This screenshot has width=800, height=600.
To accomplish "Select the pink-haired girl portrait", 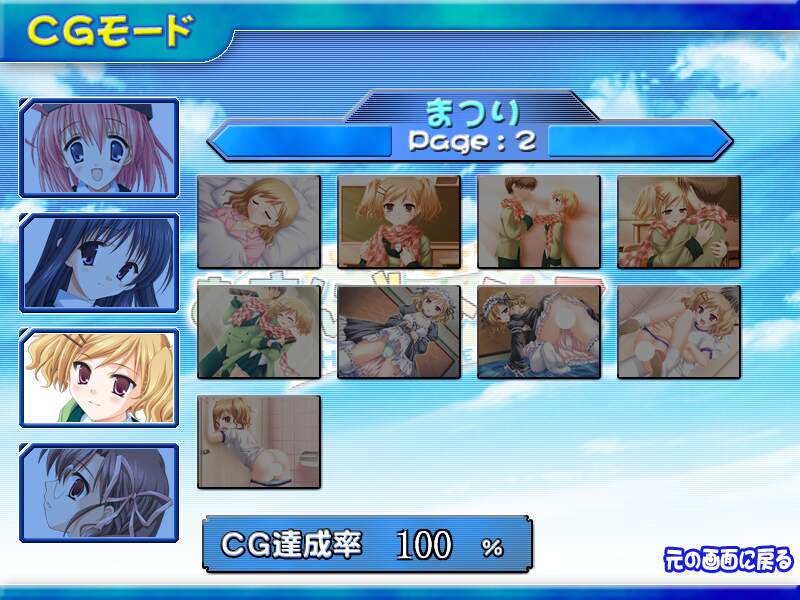I will click(x=99, y=148).
